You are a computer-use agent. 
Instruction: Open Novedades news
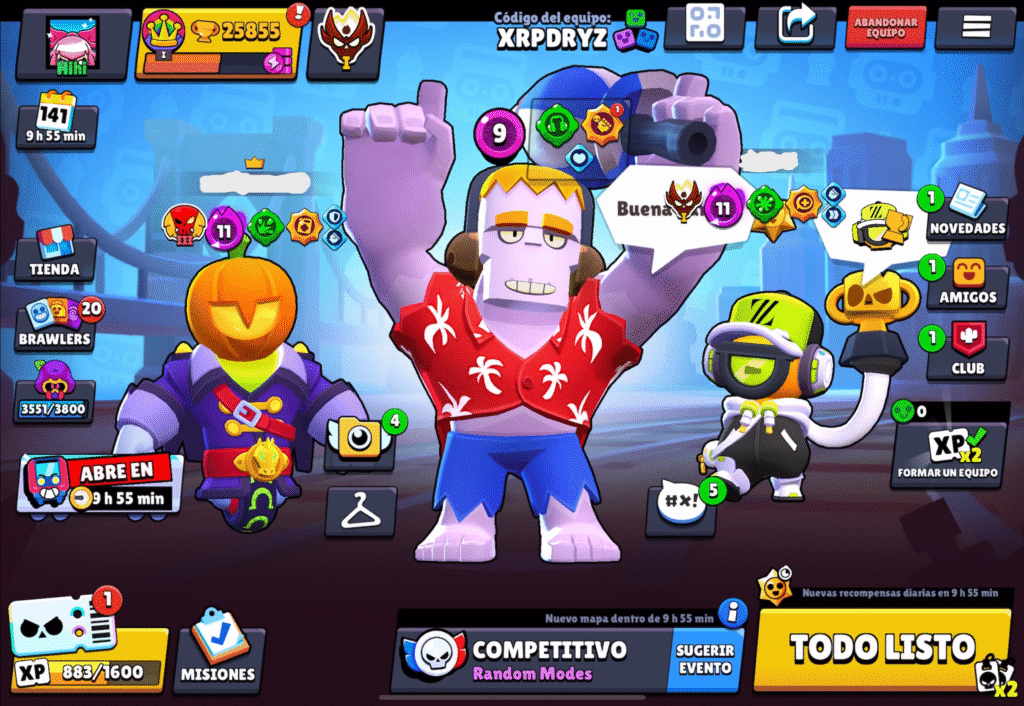966,214
